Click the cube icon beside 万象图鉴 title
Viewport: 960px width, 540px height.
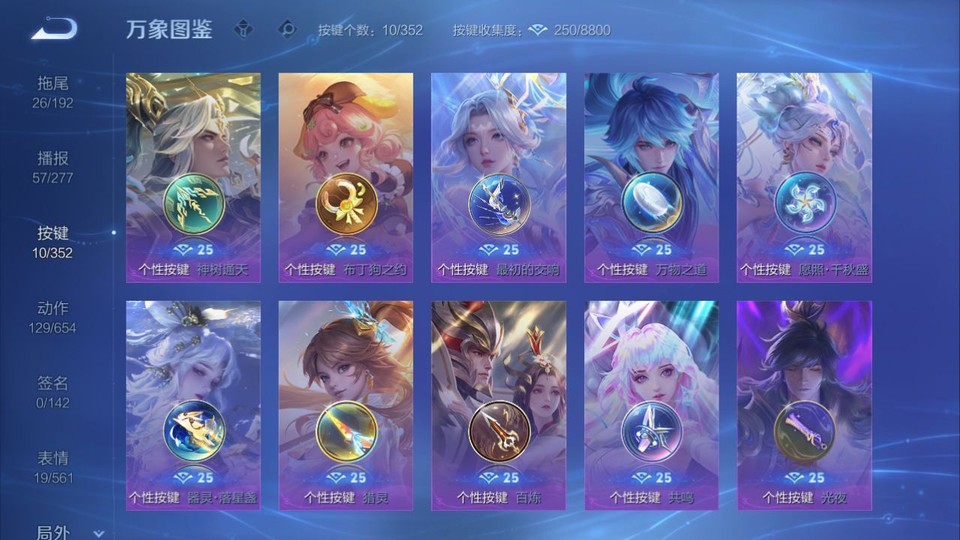click(243, 29)
